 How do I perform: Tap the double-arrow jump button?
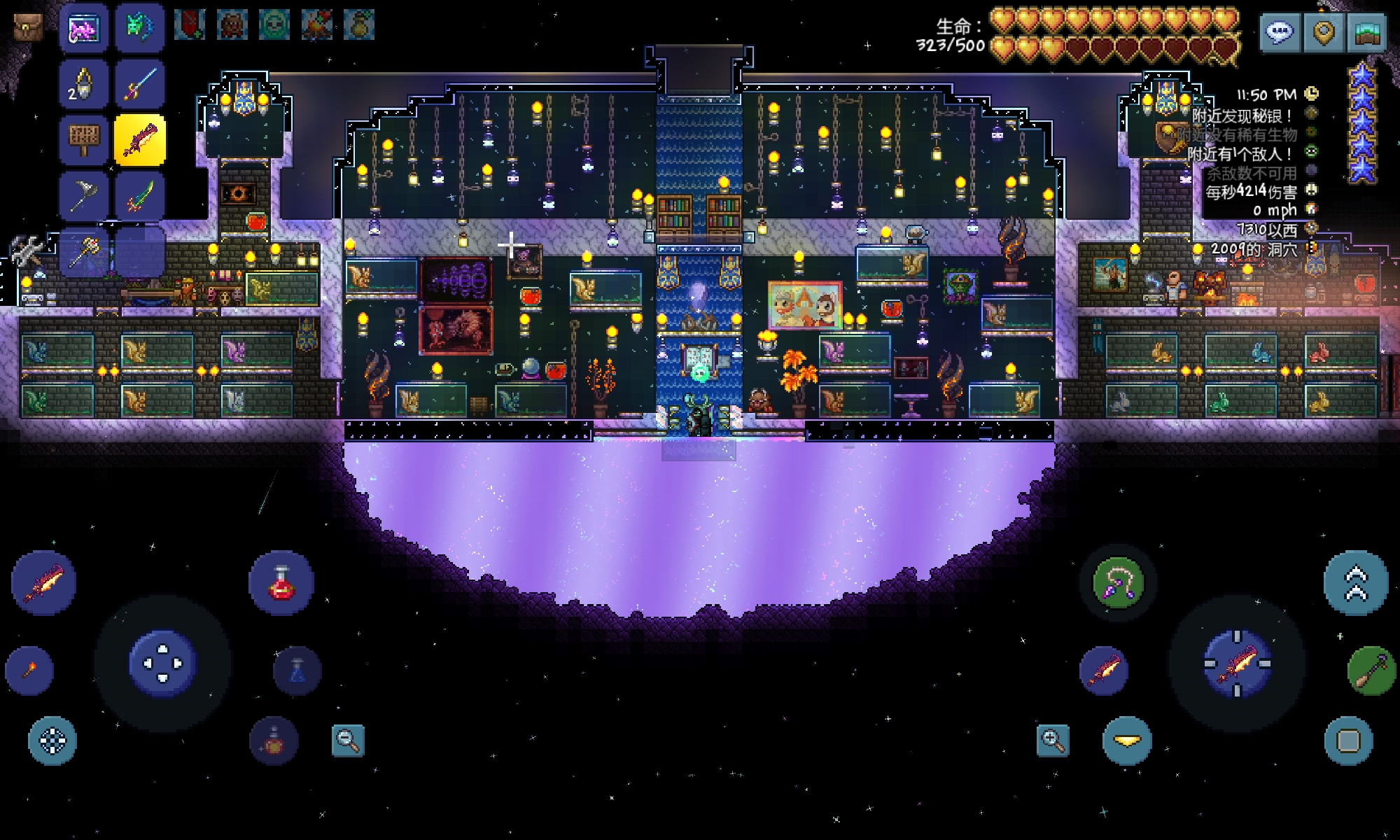tap(1355, 582)
